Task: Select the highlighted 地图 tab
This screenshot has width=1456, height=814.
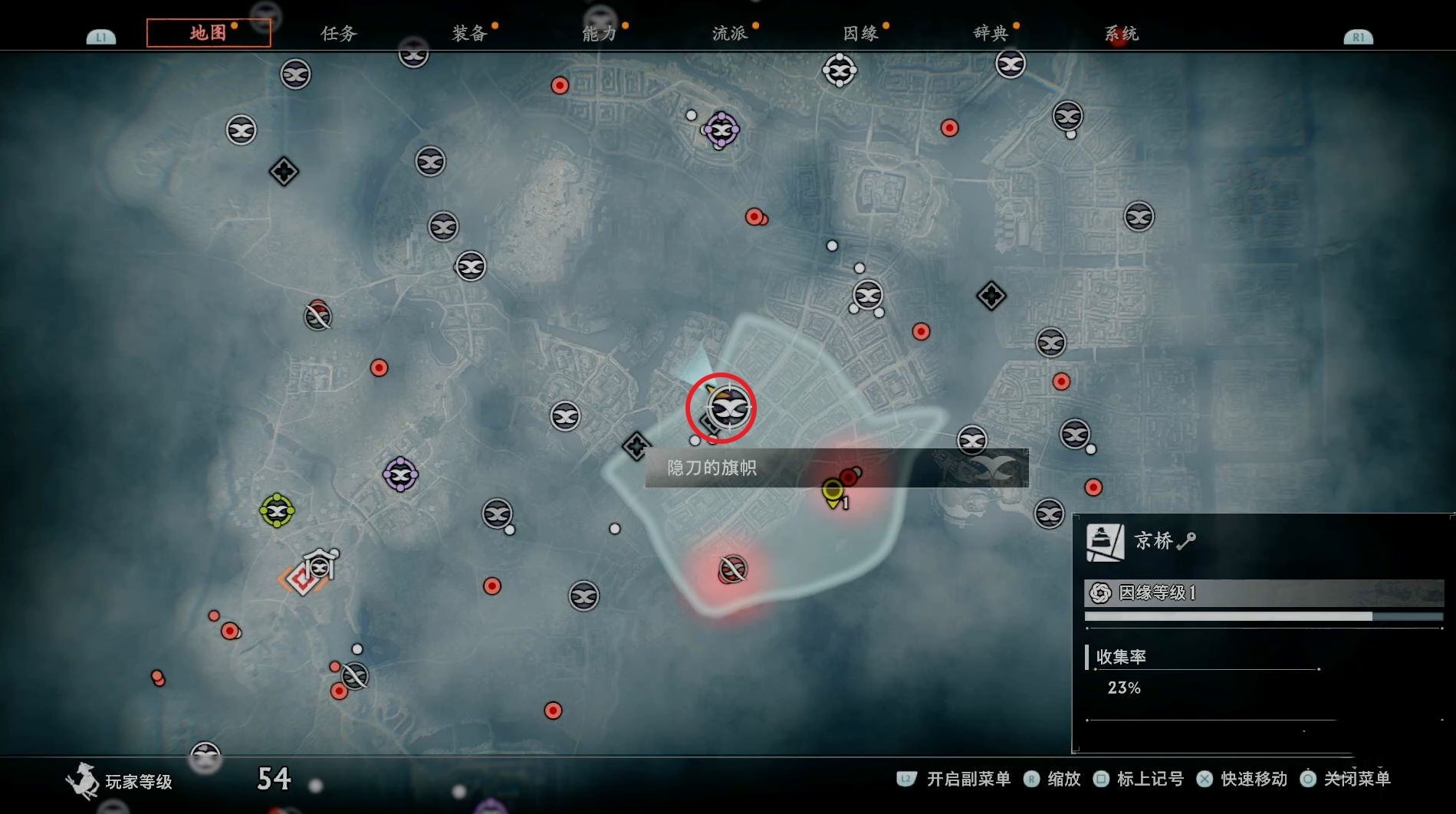Action: coord(209,33)
